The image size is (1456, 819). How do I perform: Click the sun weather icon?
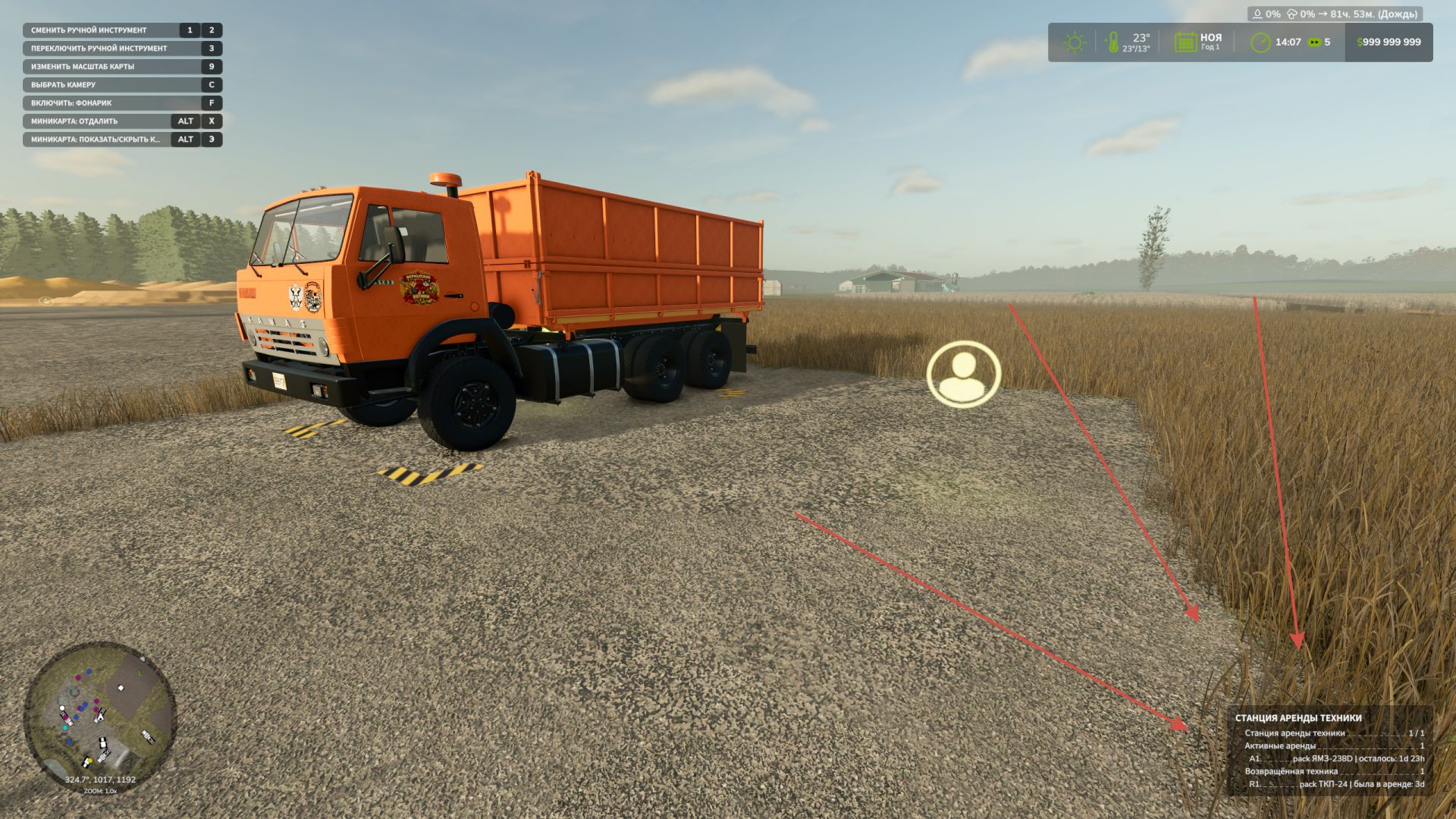pyautogui.click(x=1074, y=42)
